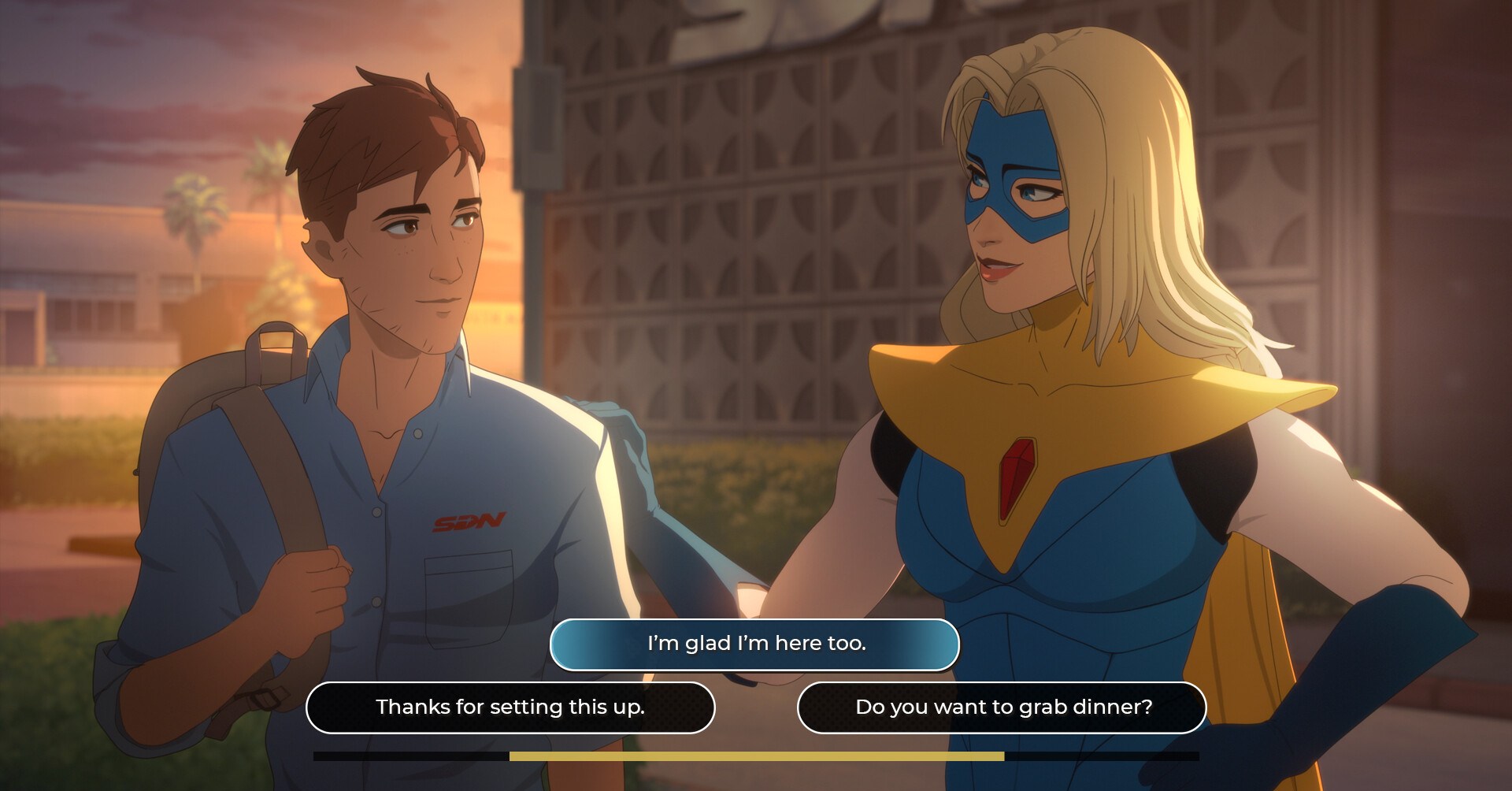Pick "Do you want to grab dinner?" option
Screen dimensions: 1512x791
point(1002,707)
